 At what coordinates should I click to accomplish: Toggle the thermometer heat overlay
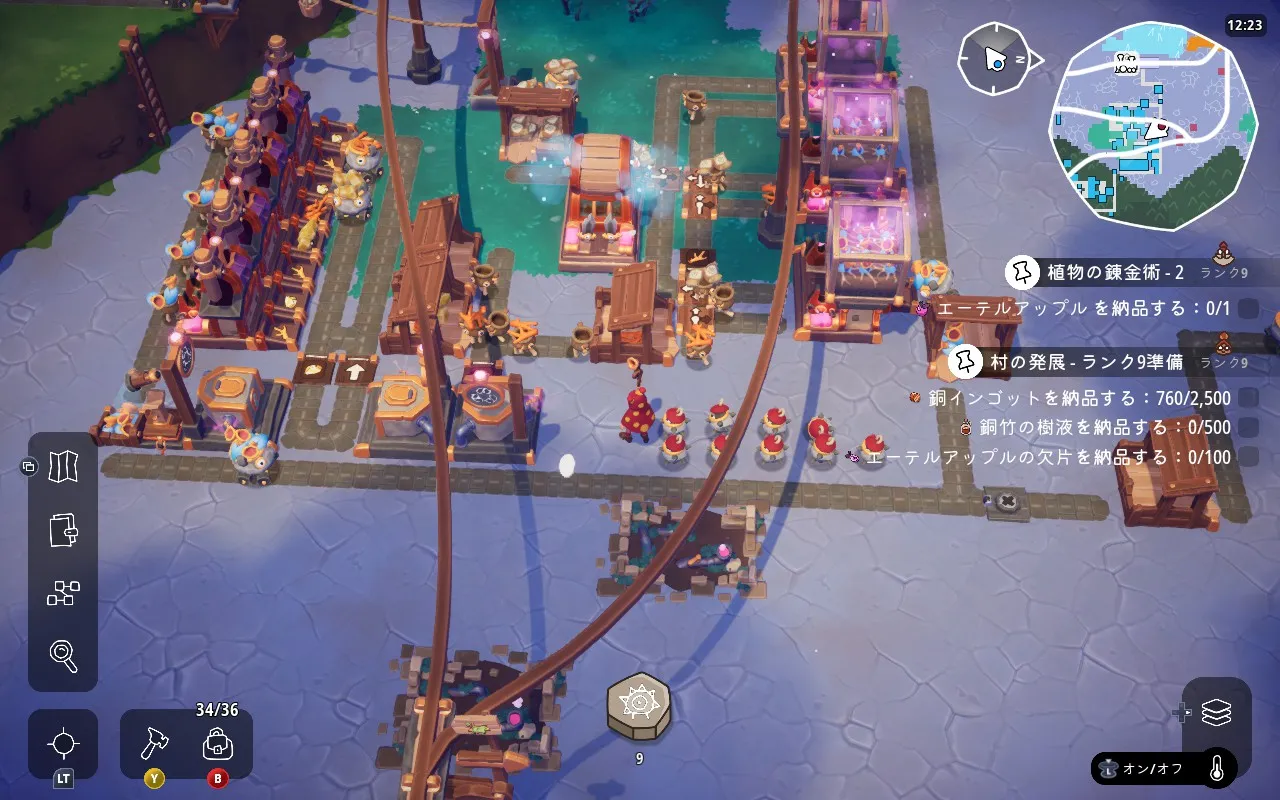[1217, 768]
